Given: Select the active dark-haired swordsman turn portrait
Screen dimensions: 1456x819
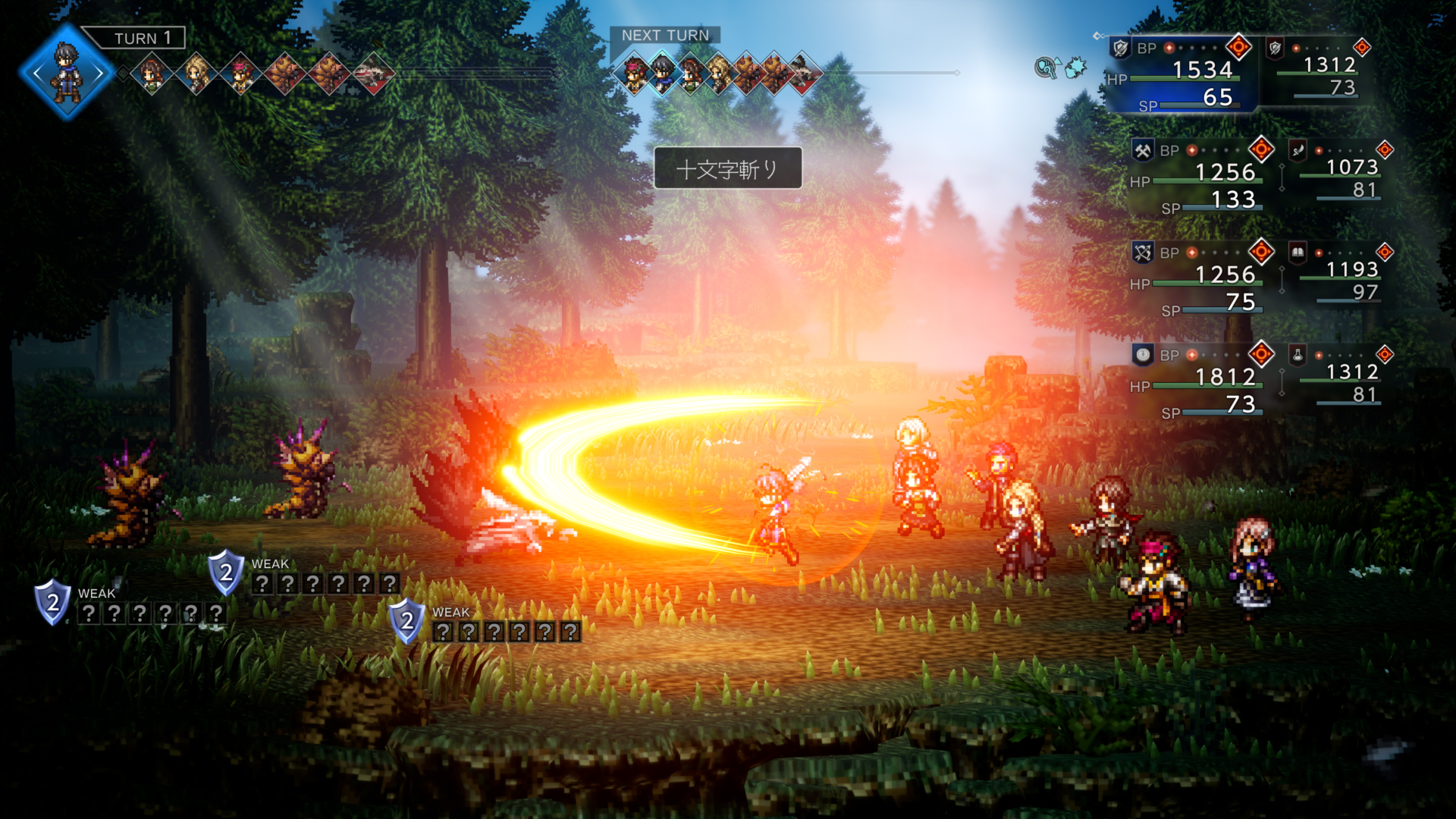Looking at the screenshot, I should point(67,73).
